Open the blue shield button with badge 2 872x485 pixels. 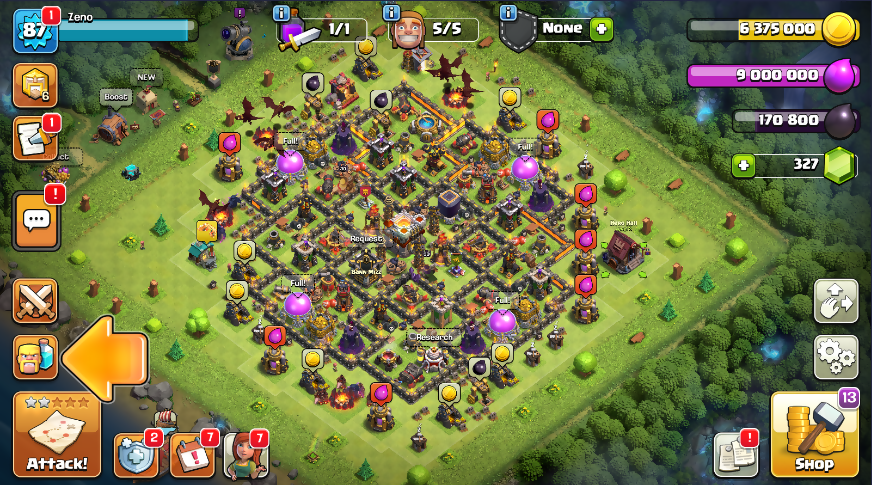tap(135, 455)
